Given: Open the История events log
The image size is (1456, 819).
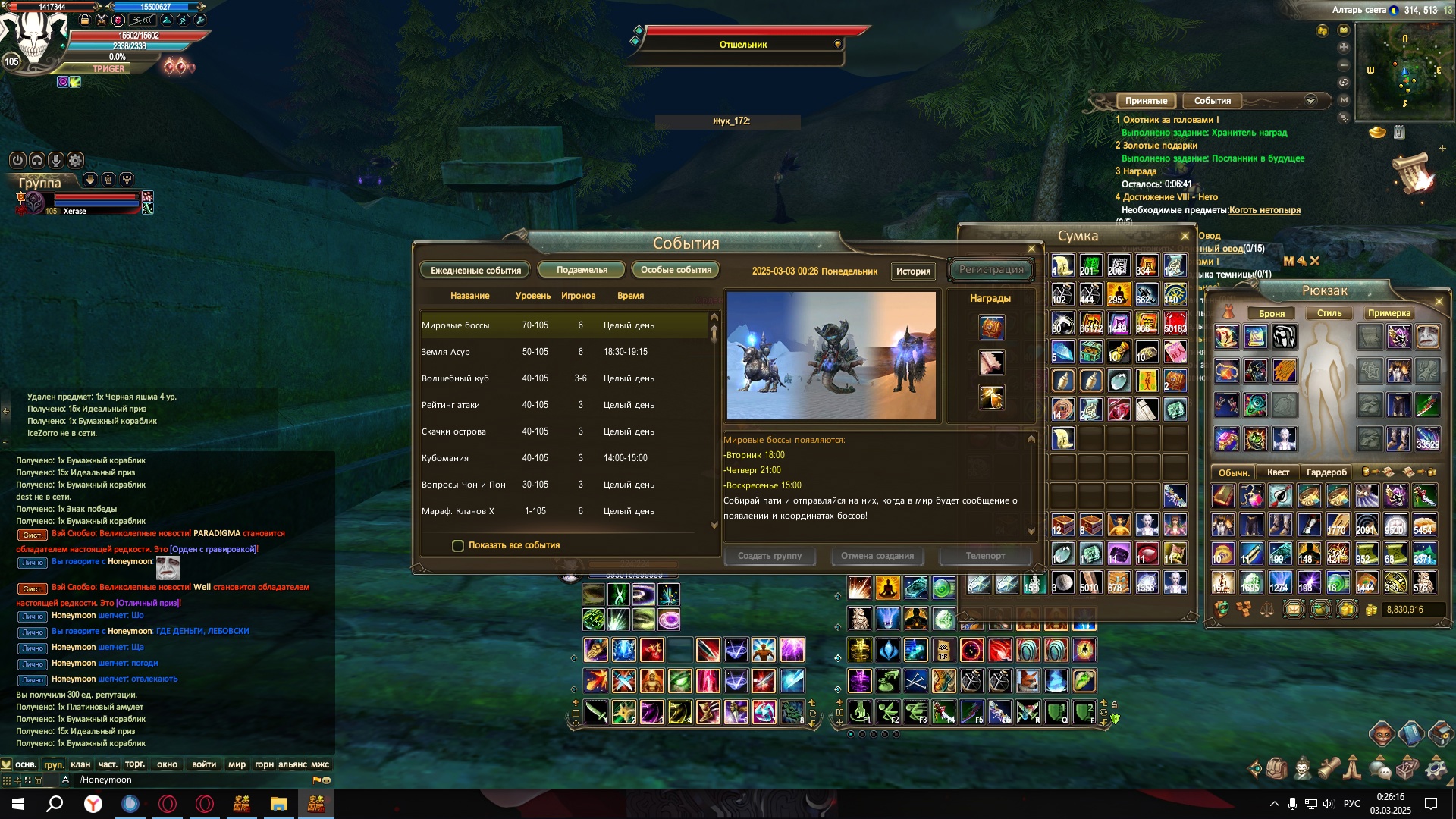Looking at the screenshot, I should tap(913, 271).
